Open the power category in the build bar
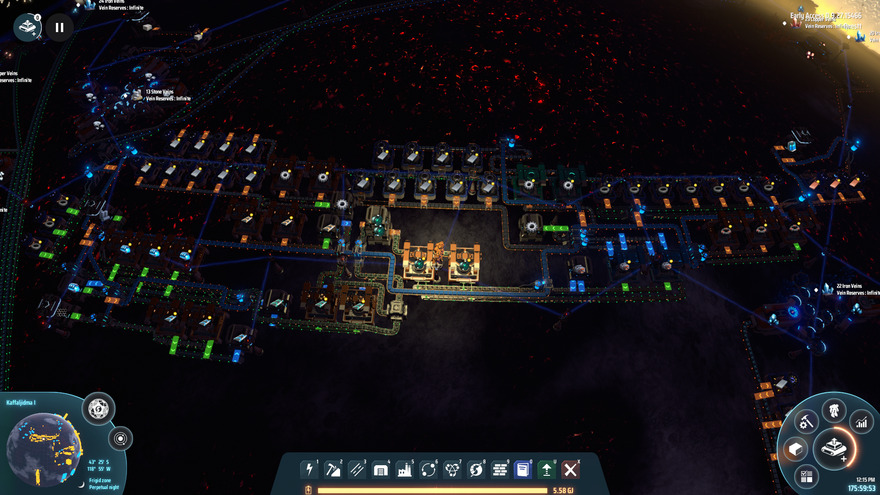The image size is (880, 495). click(x=310, y=469)
